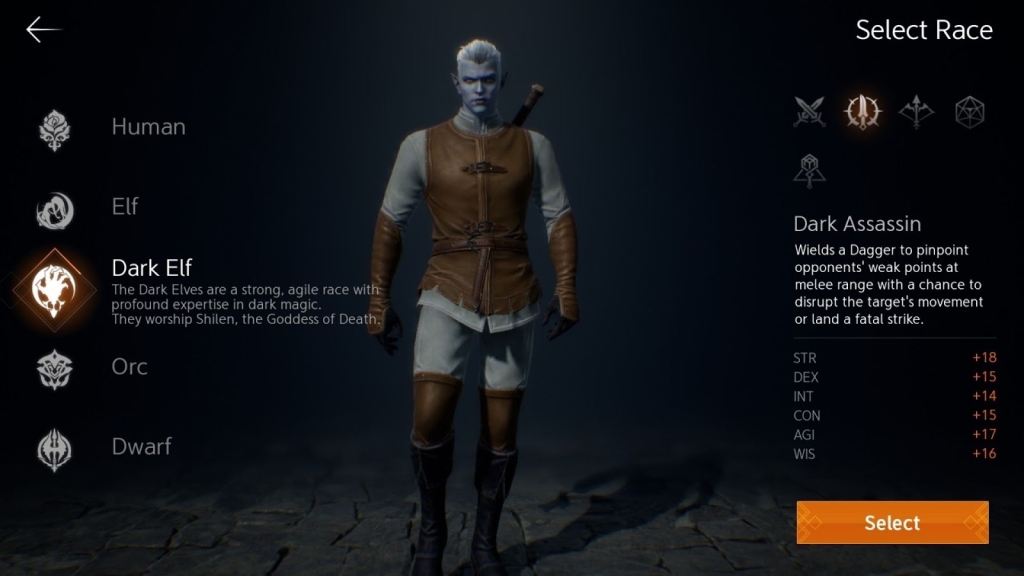Select the geometric polyhedron class icon
The image size is (1024, 576).
click(970, 112)
